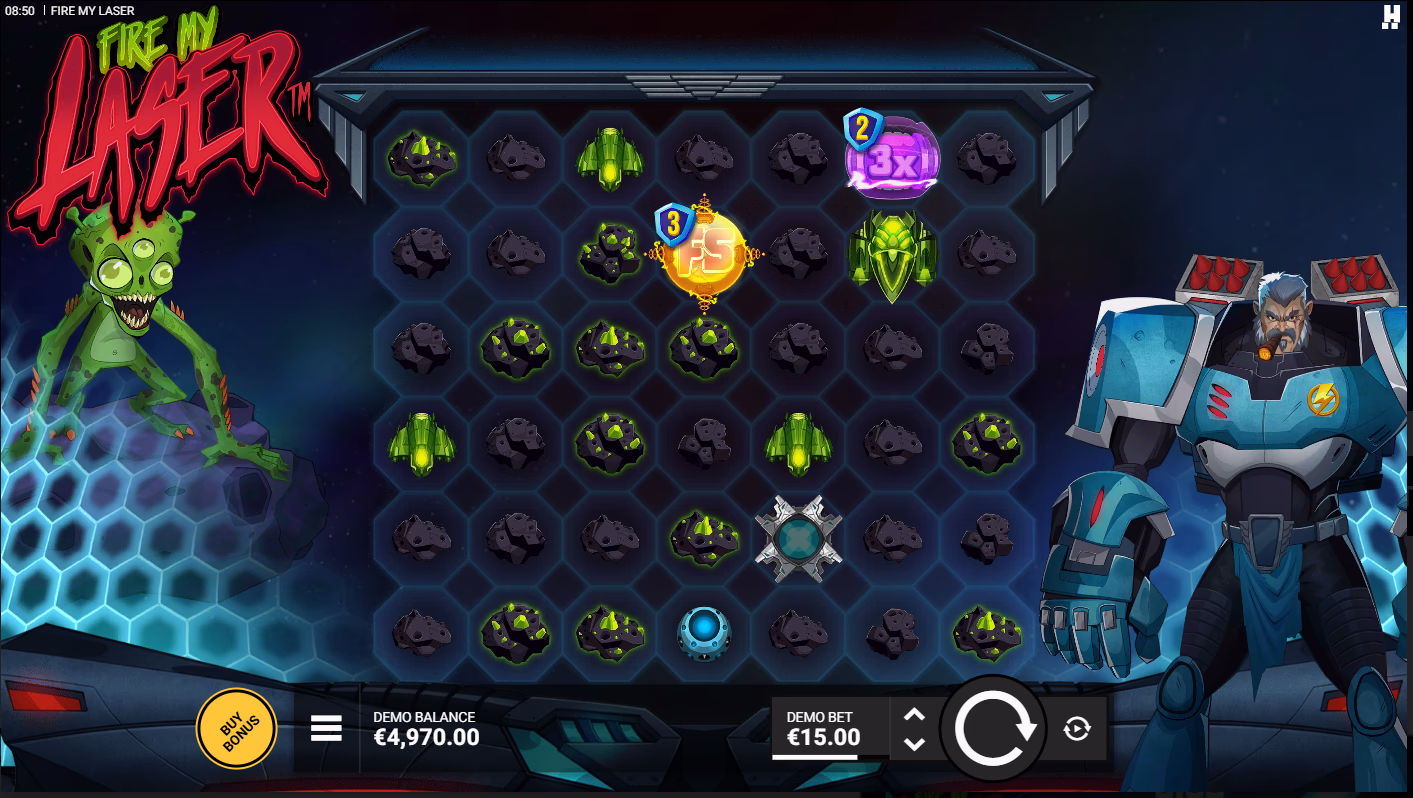Decrease the demo bet amount

914,744
